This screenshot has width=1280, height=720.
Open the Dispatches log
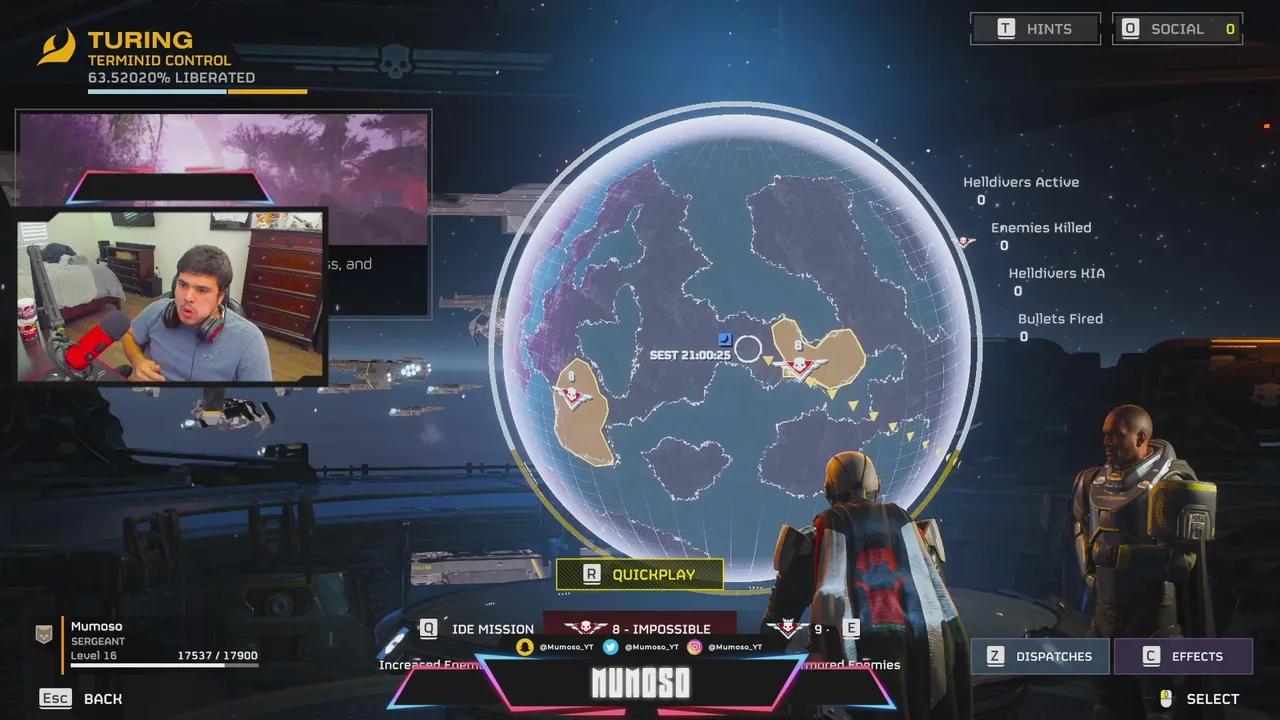point(1040,656)
